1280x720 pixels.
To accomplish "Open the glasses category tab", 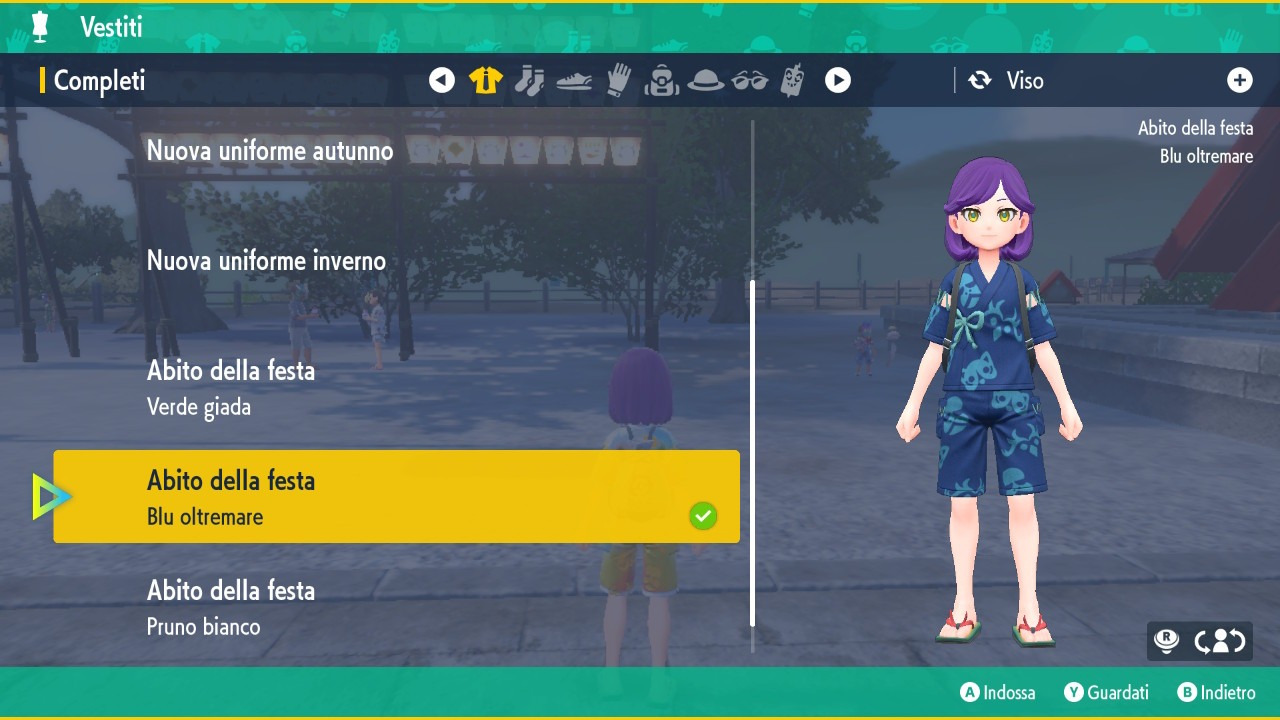I will click(x=750, y=81).
